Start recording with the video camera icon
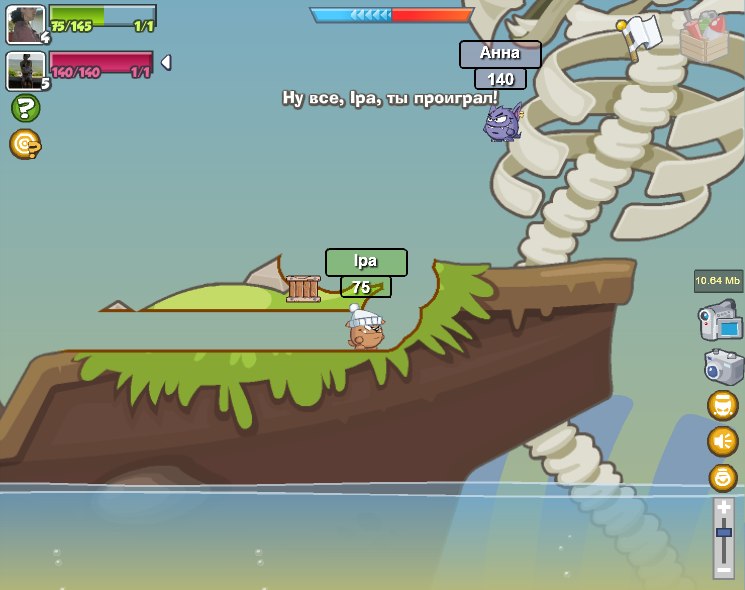This screenshot has height=590, width=745. 719,320
